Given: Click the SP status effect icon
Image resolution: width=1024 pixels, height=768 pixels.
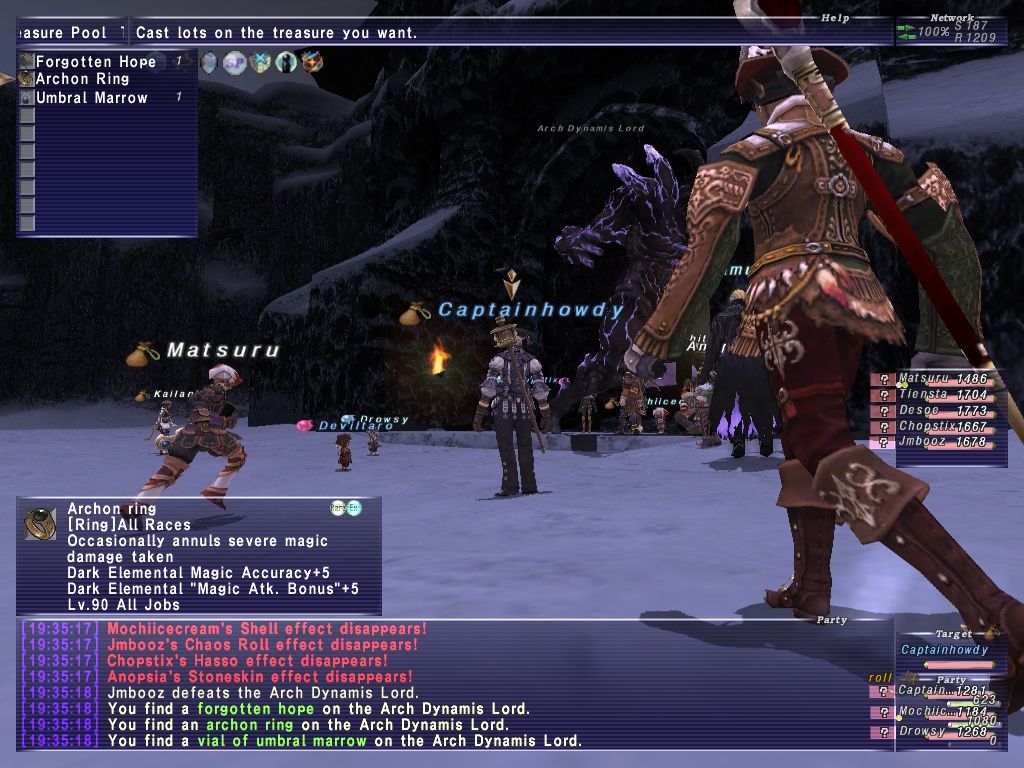Looking at the screenshot, I should [x=235, y=63].
